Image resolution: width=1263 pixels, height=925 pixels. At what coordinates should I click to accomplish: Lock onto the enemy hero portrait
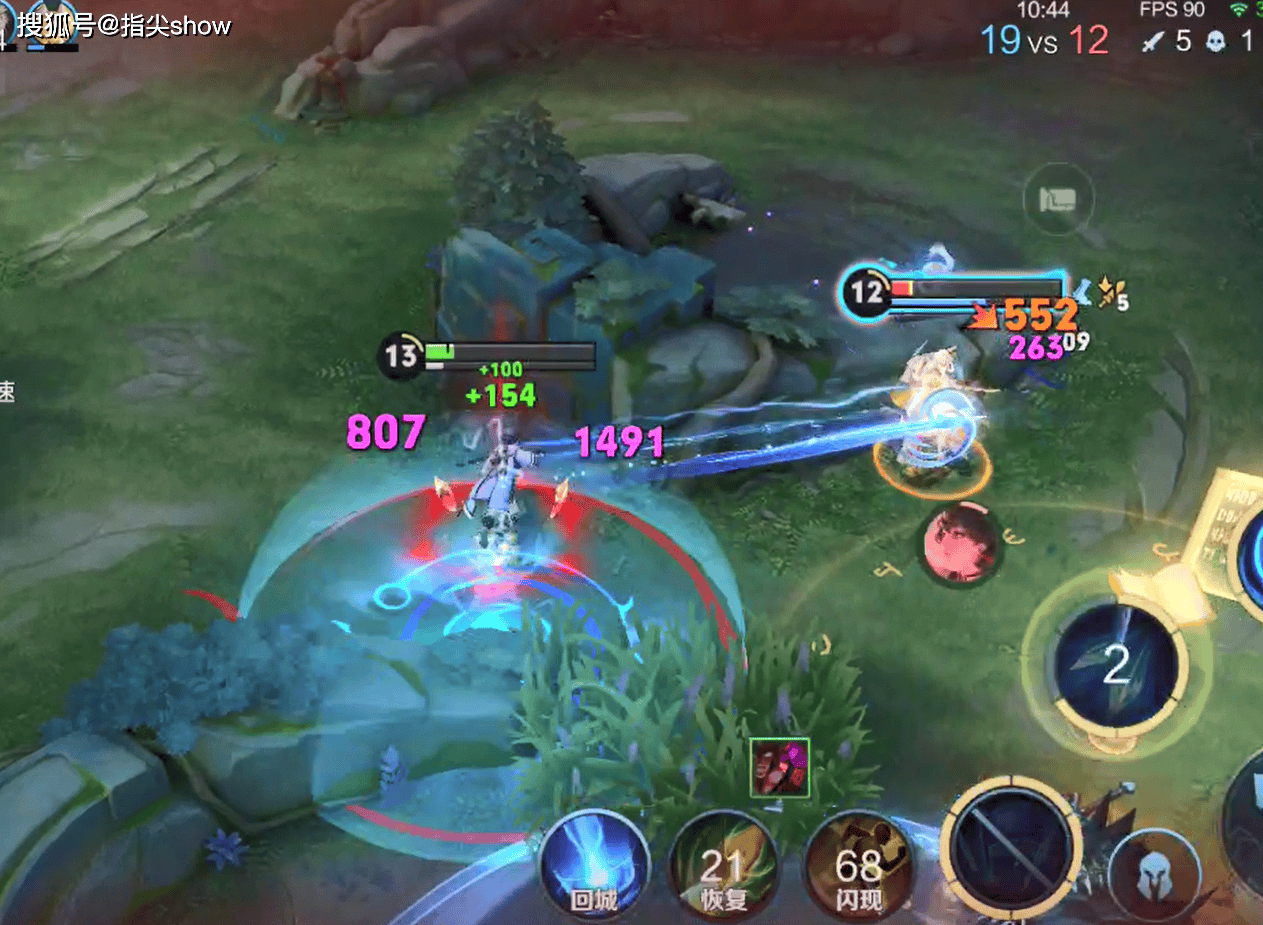(x=962, y=543)
